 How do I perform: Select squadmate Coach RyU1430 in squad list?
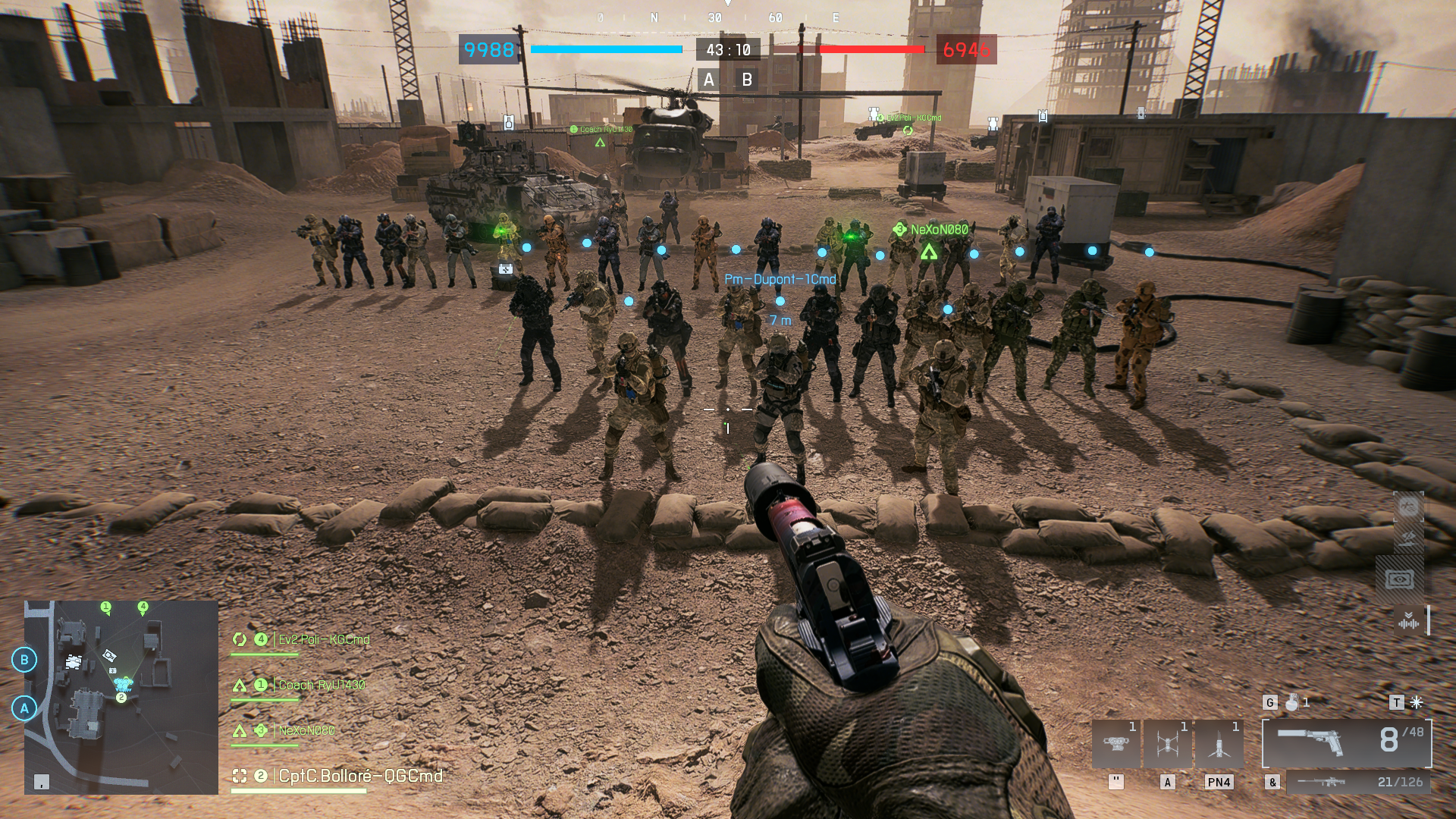[322, 685]
